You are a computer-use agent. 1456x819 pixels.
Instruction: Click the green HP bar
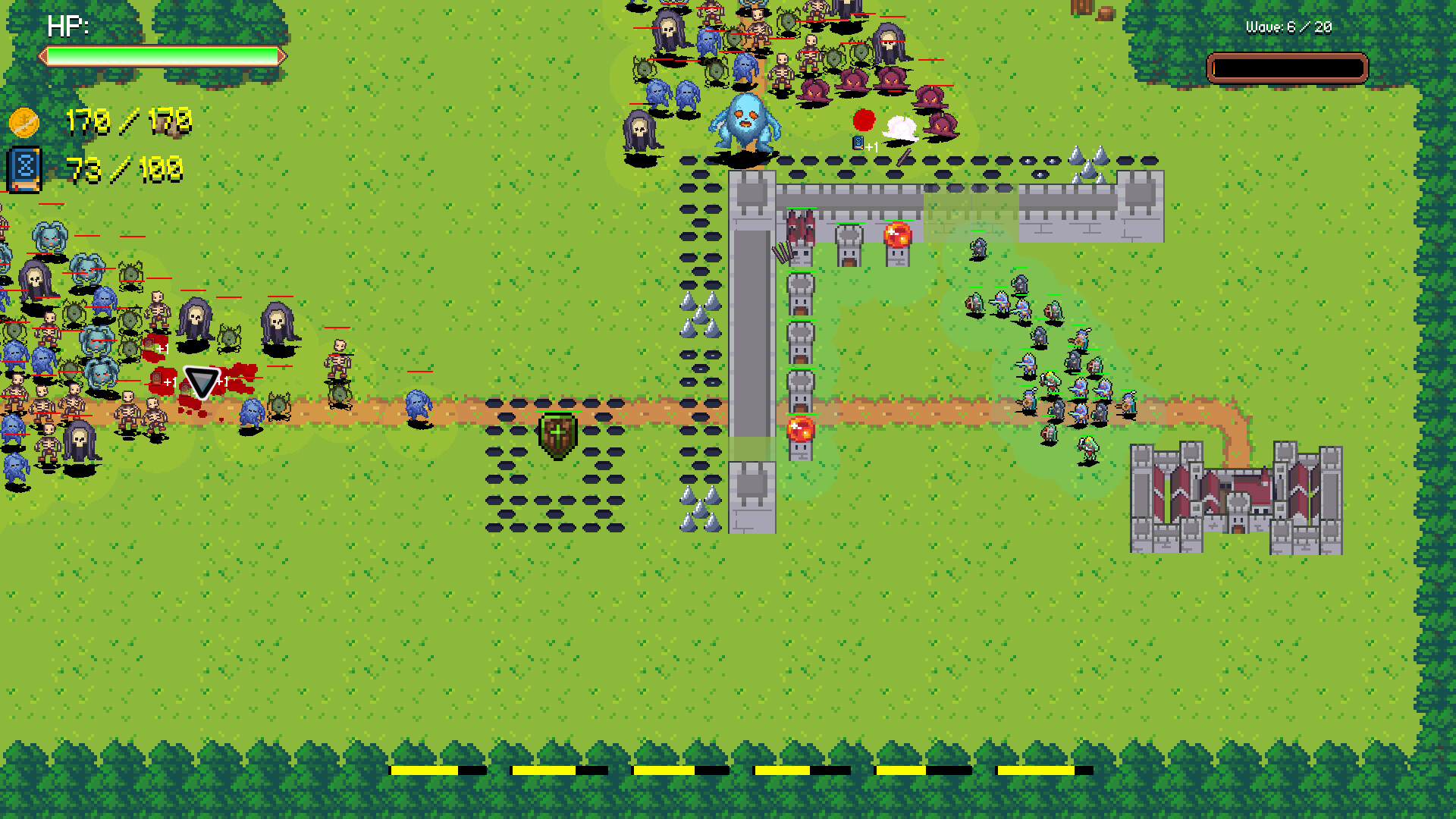[x=162, y=55]
